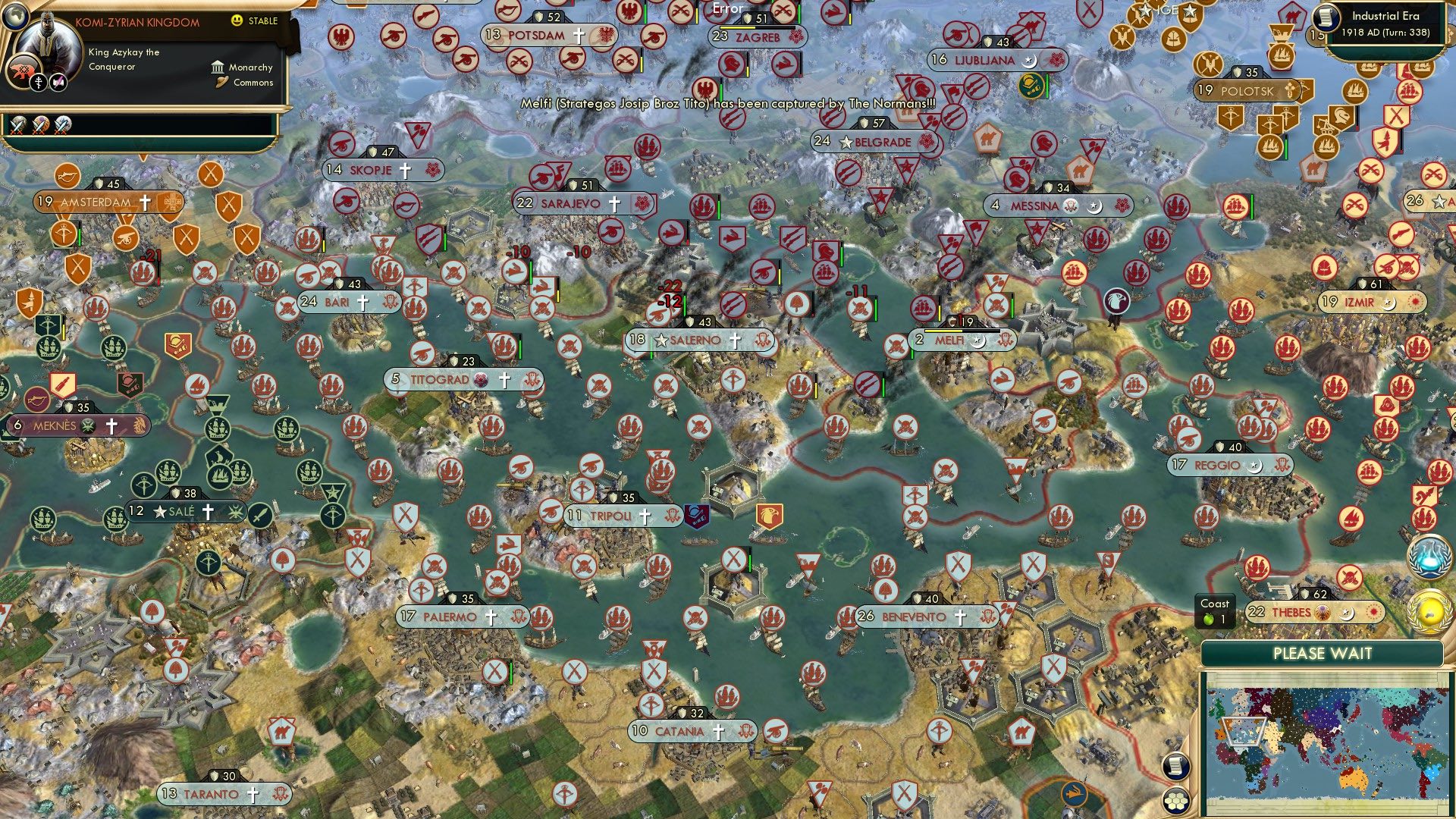Select the first crossed-swords war indicator below the leader panel
The height and width of the screenshot is (819, 1456).
pos(17,124)
